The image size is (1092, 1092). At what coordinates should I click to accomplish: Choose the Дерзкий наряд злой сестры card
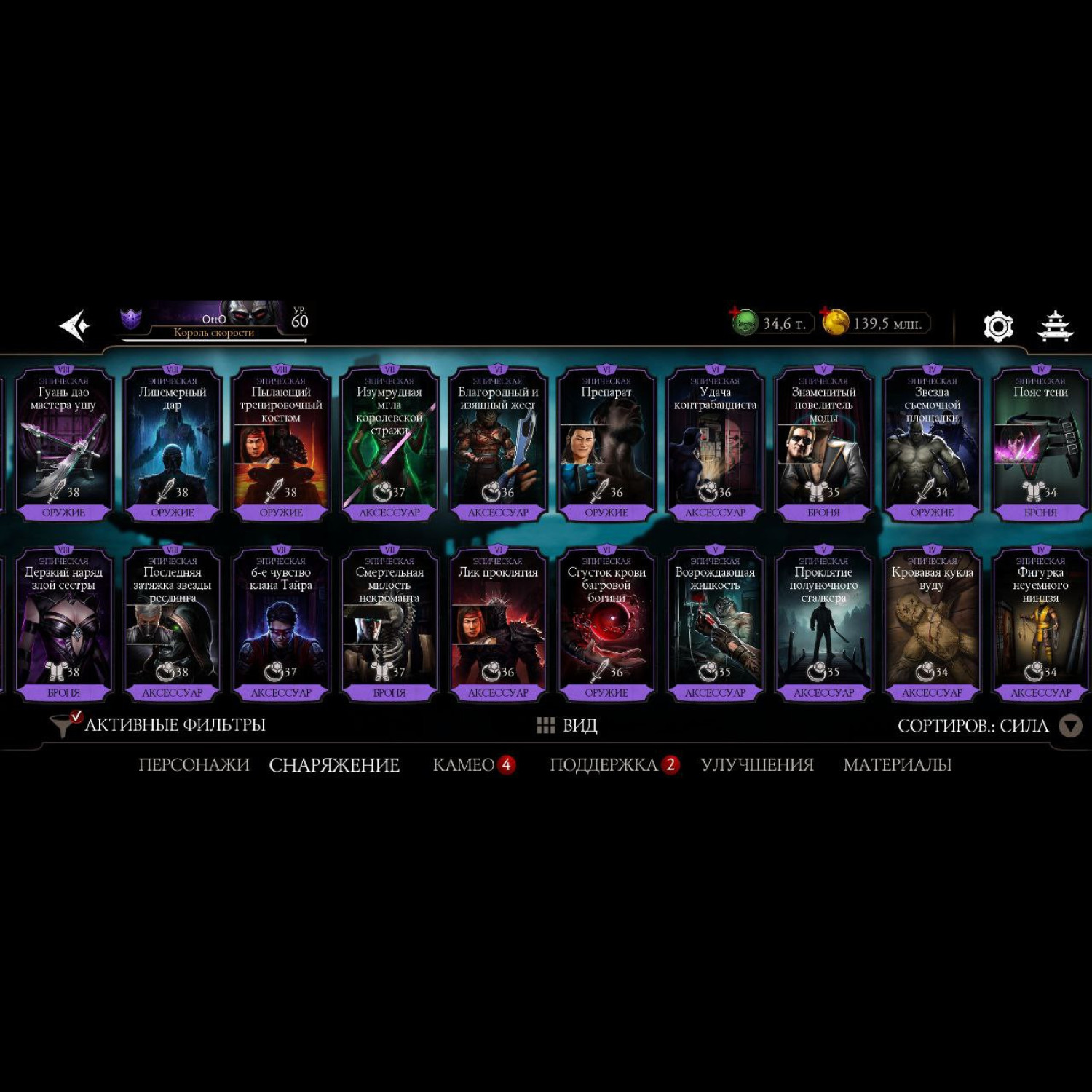click(x=64, y=624)
